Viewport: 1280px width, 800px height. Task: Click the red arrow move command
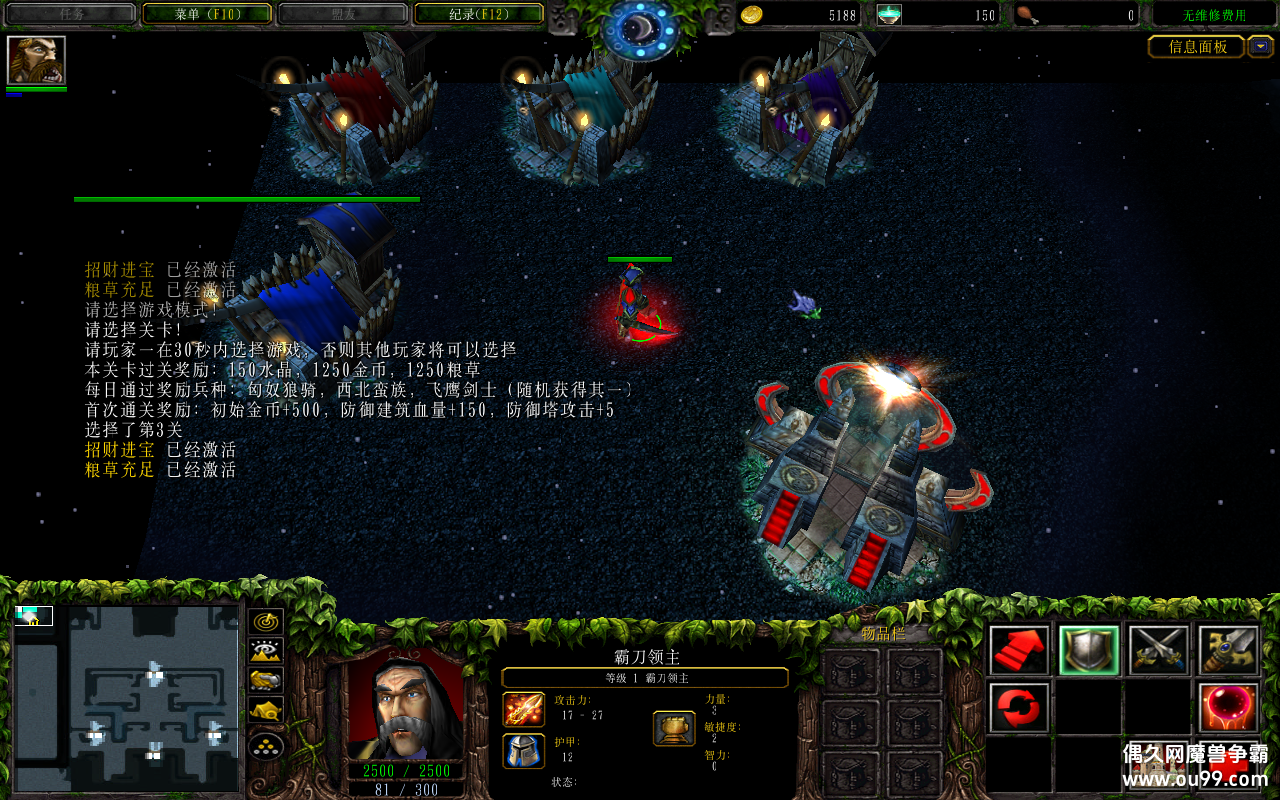(x=1019, y=651)
